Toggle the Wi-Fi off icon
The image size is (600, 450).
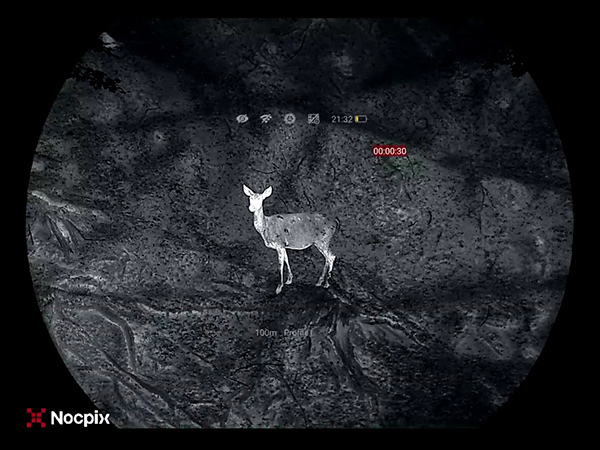266,119
